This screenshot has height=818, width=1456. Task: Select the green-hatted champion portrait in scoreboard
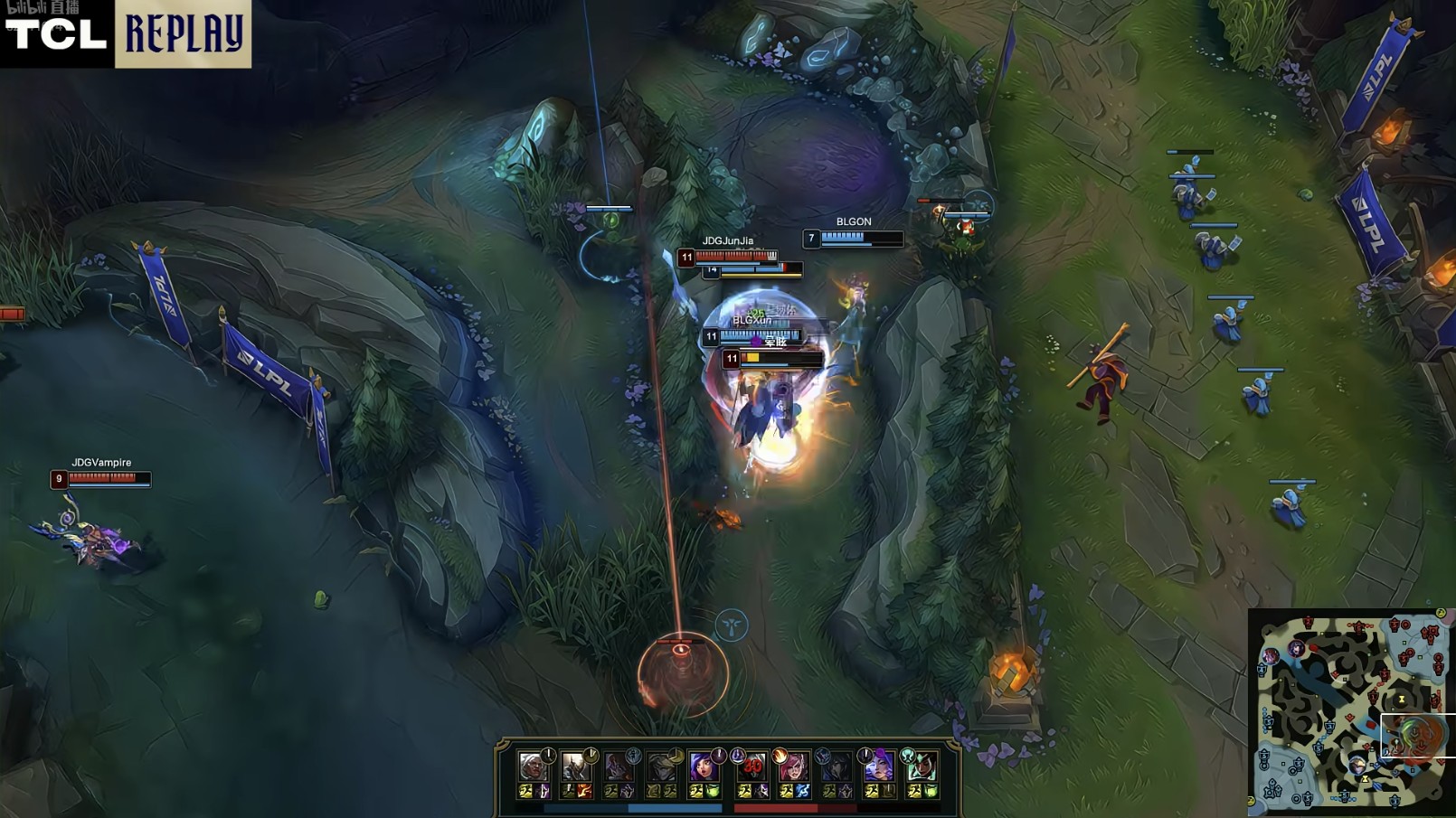922,766
